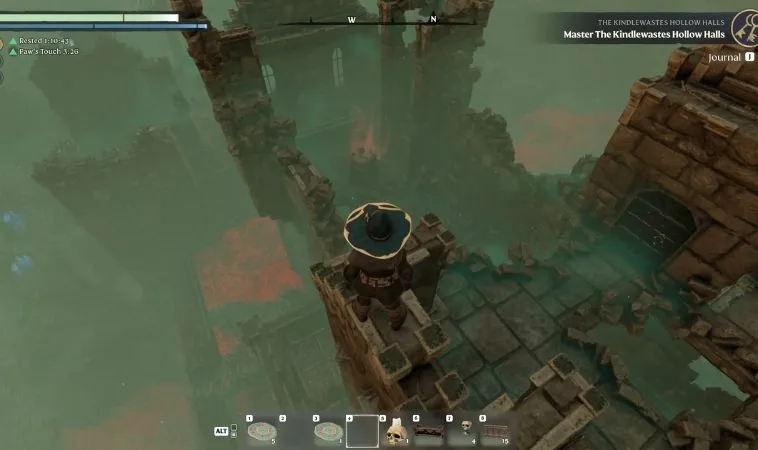The width and height of the screenshot is (758, 450).
Task: Inspect the Paw's Touch buff entry
Action: coord(43,50)
